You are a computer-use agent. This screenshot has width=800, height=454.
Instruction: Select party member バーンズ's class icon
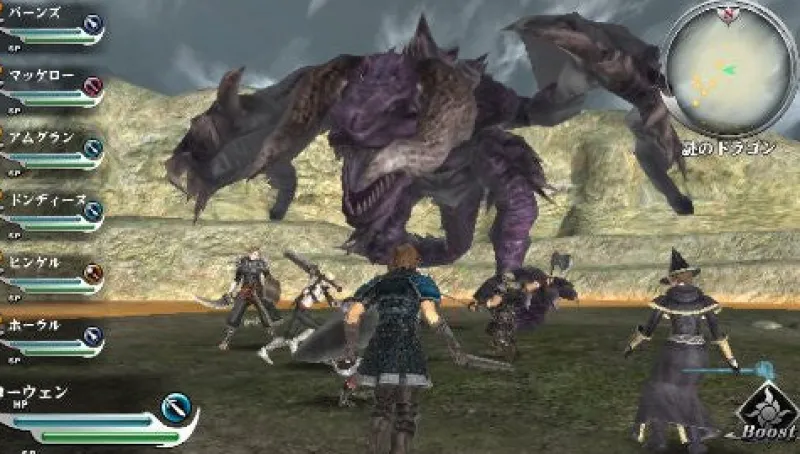(x=92, y=24)
